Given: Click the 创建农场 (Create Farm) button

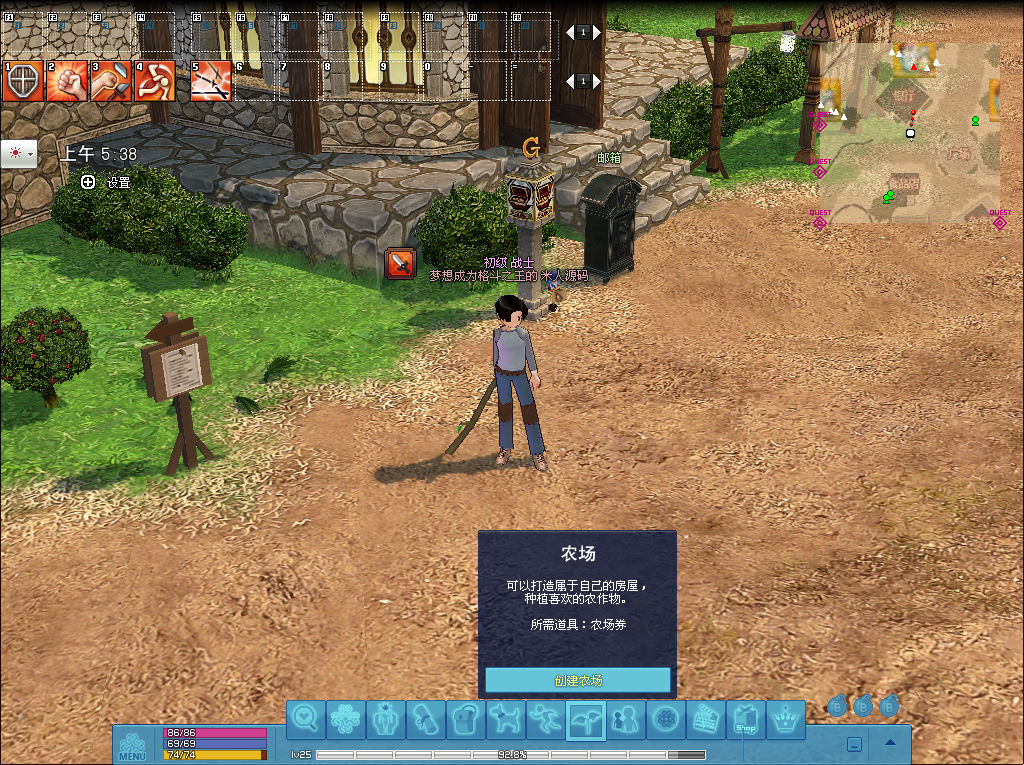Looking at the screenshot, I should pos(578,680).
